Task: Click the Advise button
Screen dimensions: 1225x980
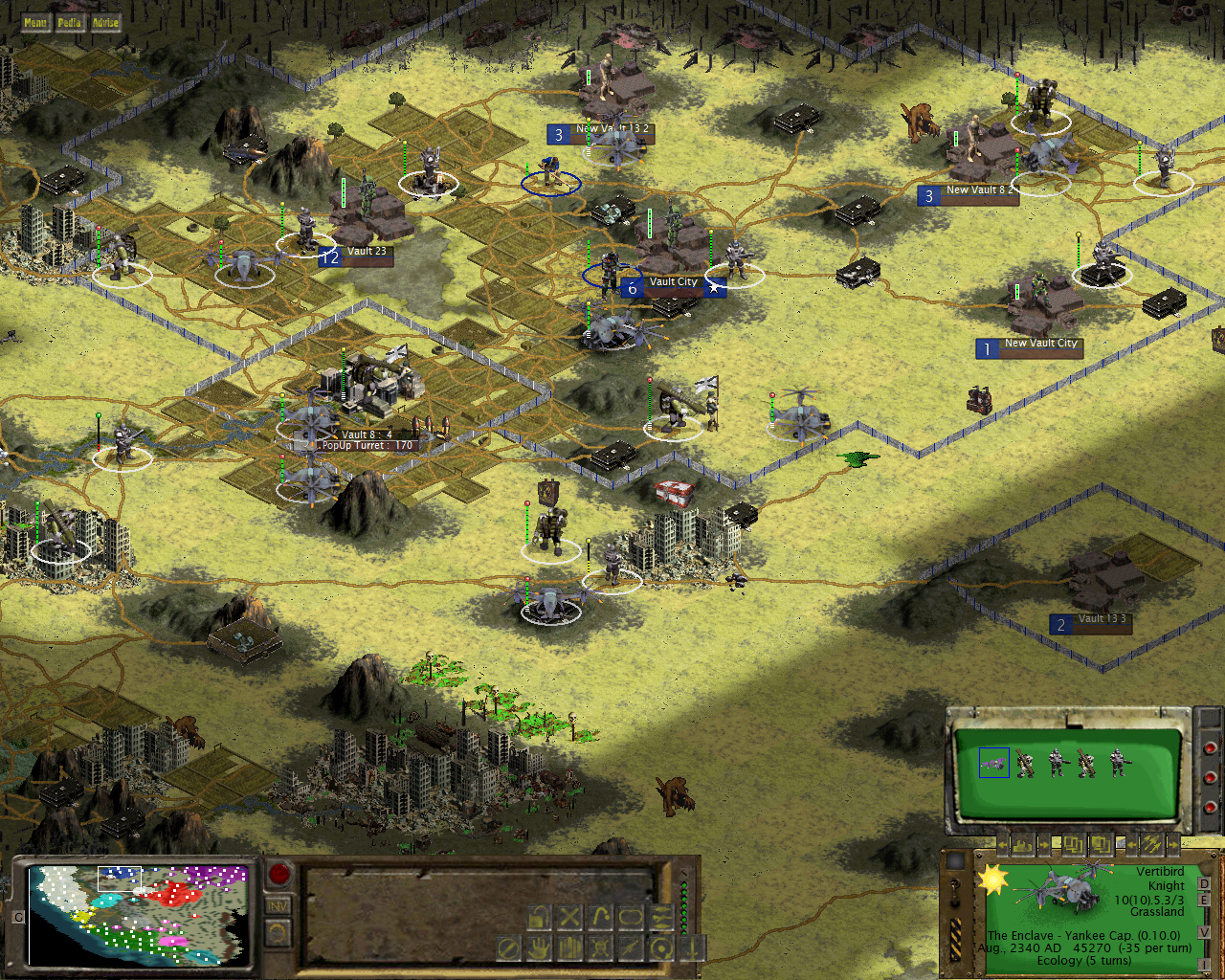Action: coord(103,23)
